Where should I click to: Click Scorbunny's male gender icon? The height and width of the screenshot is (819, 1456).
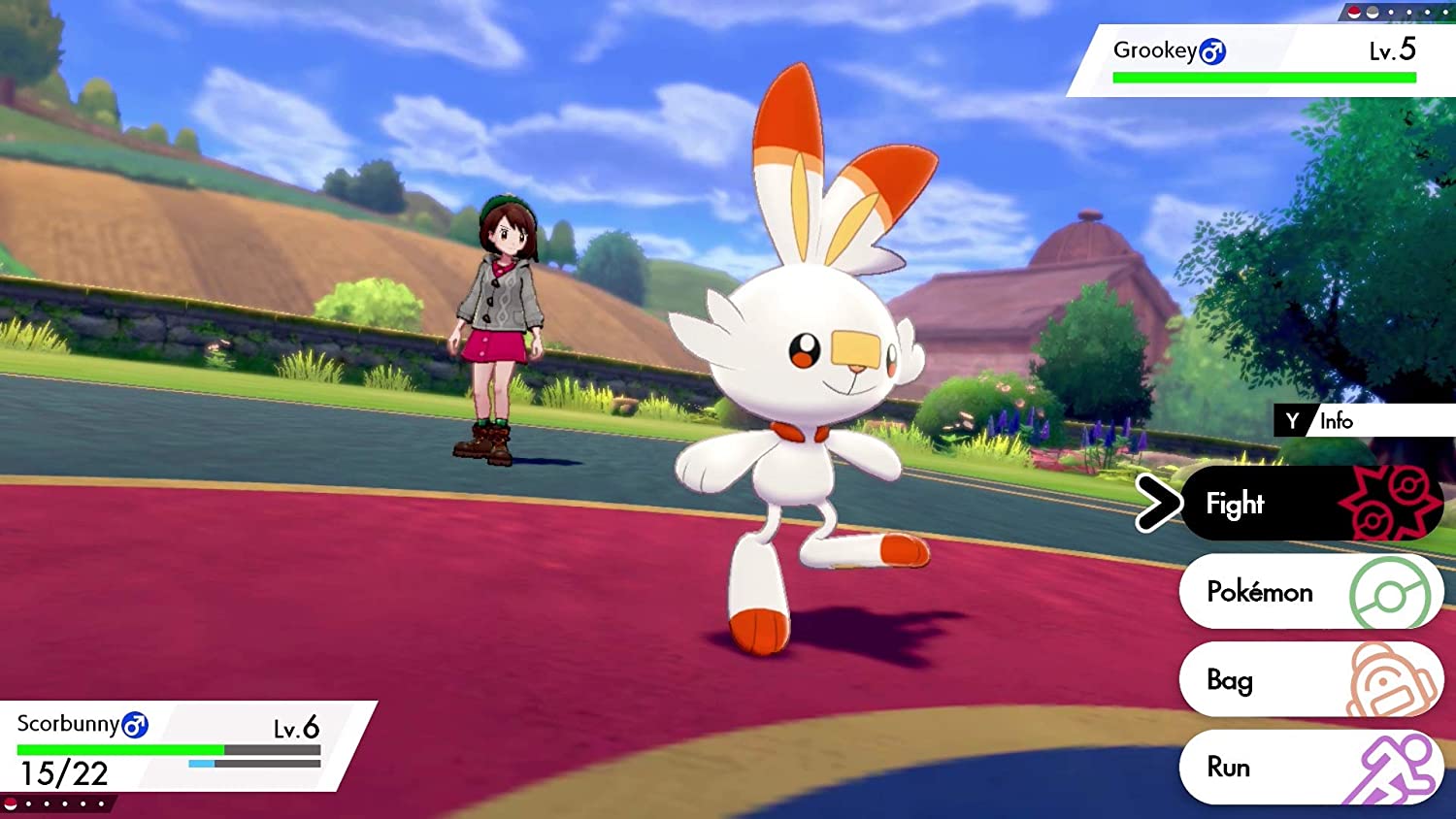tap(133, 727)
